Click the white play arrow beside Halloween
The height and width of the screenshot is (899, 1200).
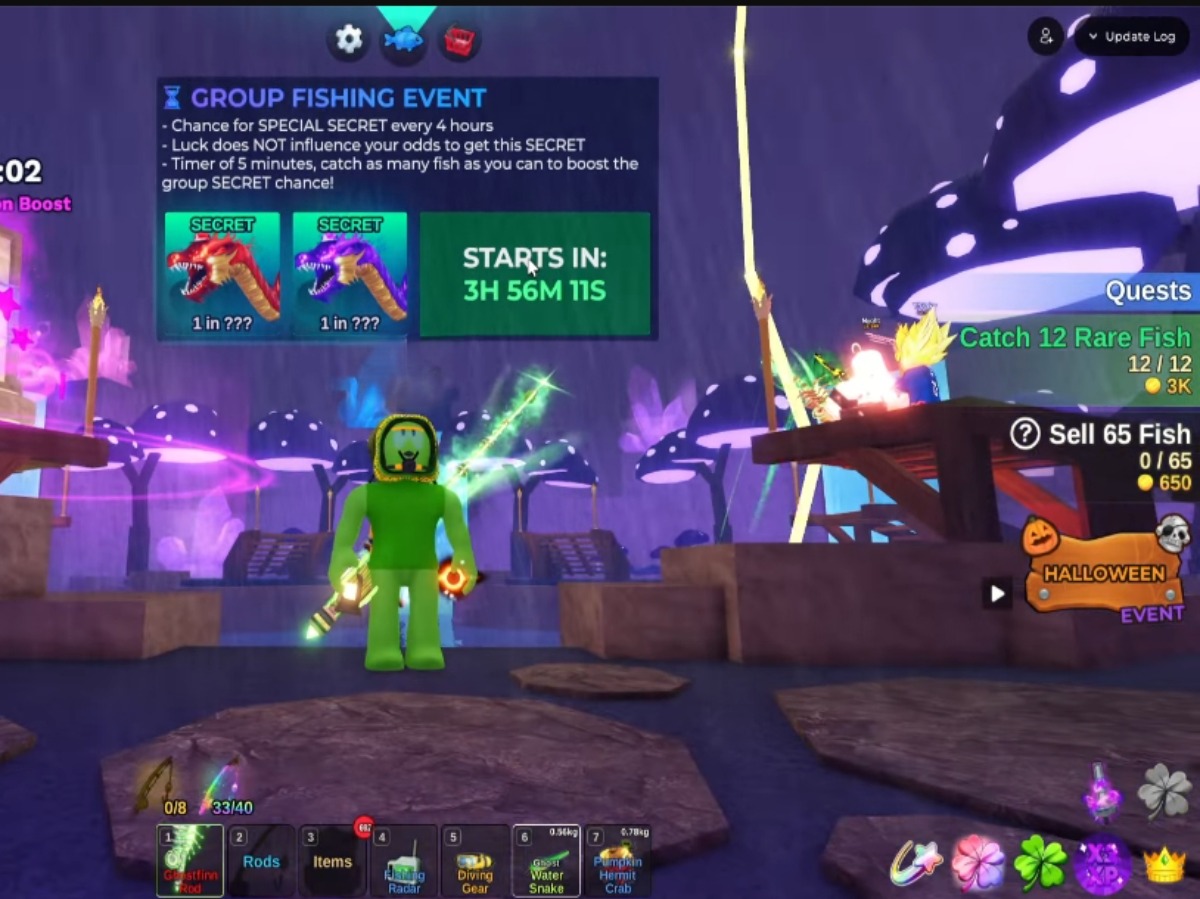click(997, 594)
